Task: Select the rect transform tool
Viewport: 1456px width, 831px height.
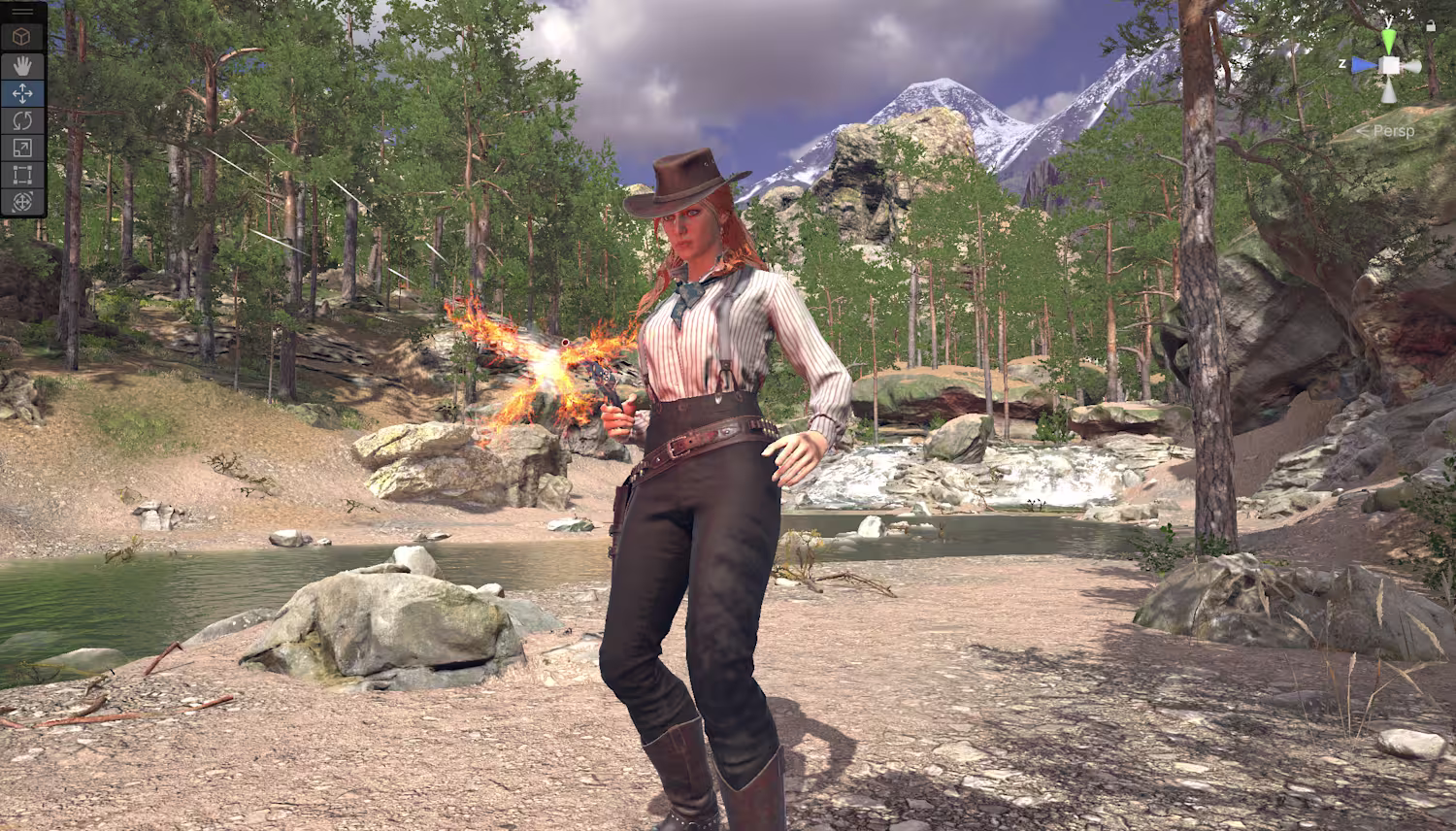Action: [23, 175]
